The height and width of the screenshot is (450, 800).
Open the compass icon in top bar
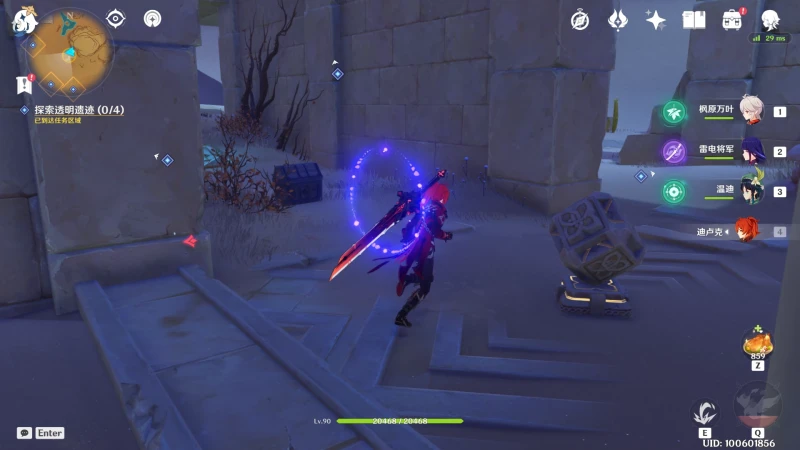[580, 20]
